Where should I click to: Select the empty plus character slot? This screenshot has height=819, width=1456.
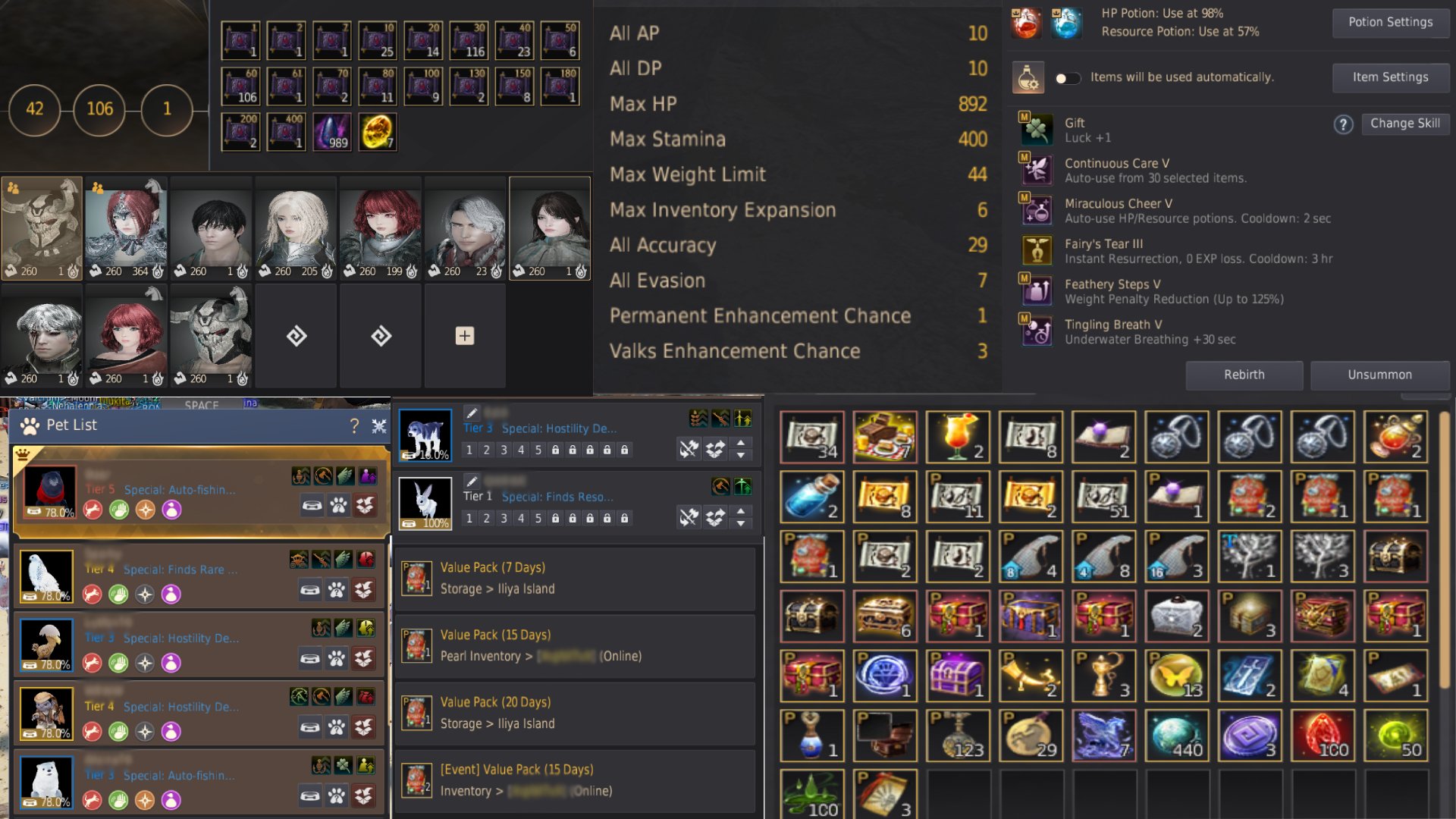464,334
